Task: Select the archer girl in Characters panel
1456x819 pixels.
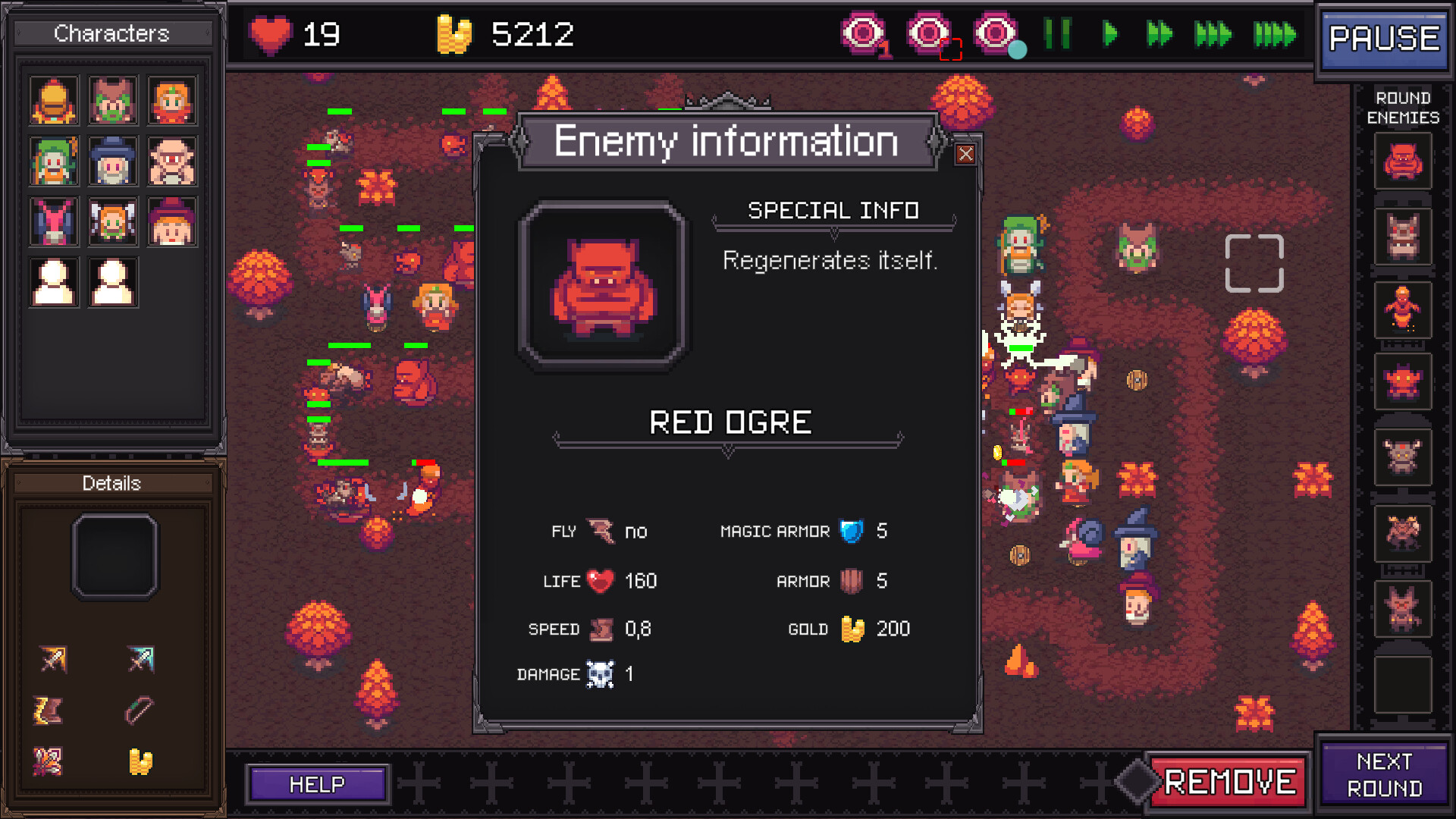Action: coord(172,99)
